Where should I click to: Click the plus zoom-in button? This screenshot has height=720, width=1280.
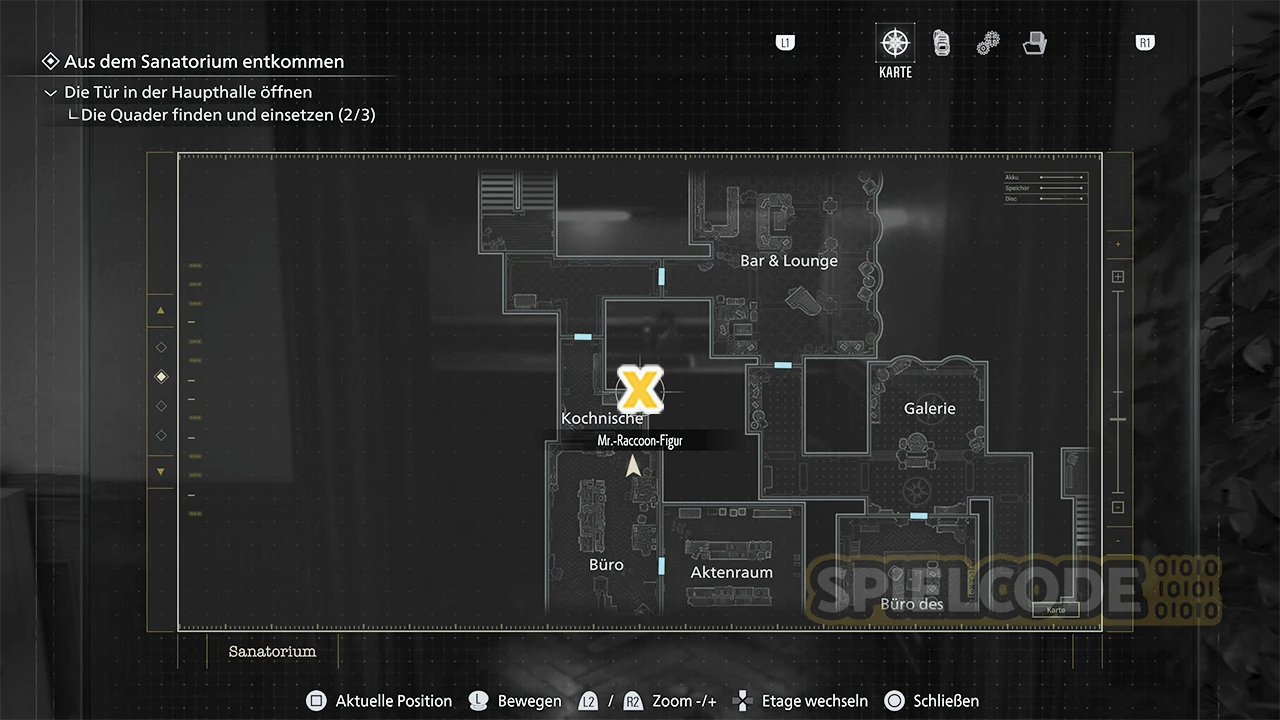coord(1118,277)
